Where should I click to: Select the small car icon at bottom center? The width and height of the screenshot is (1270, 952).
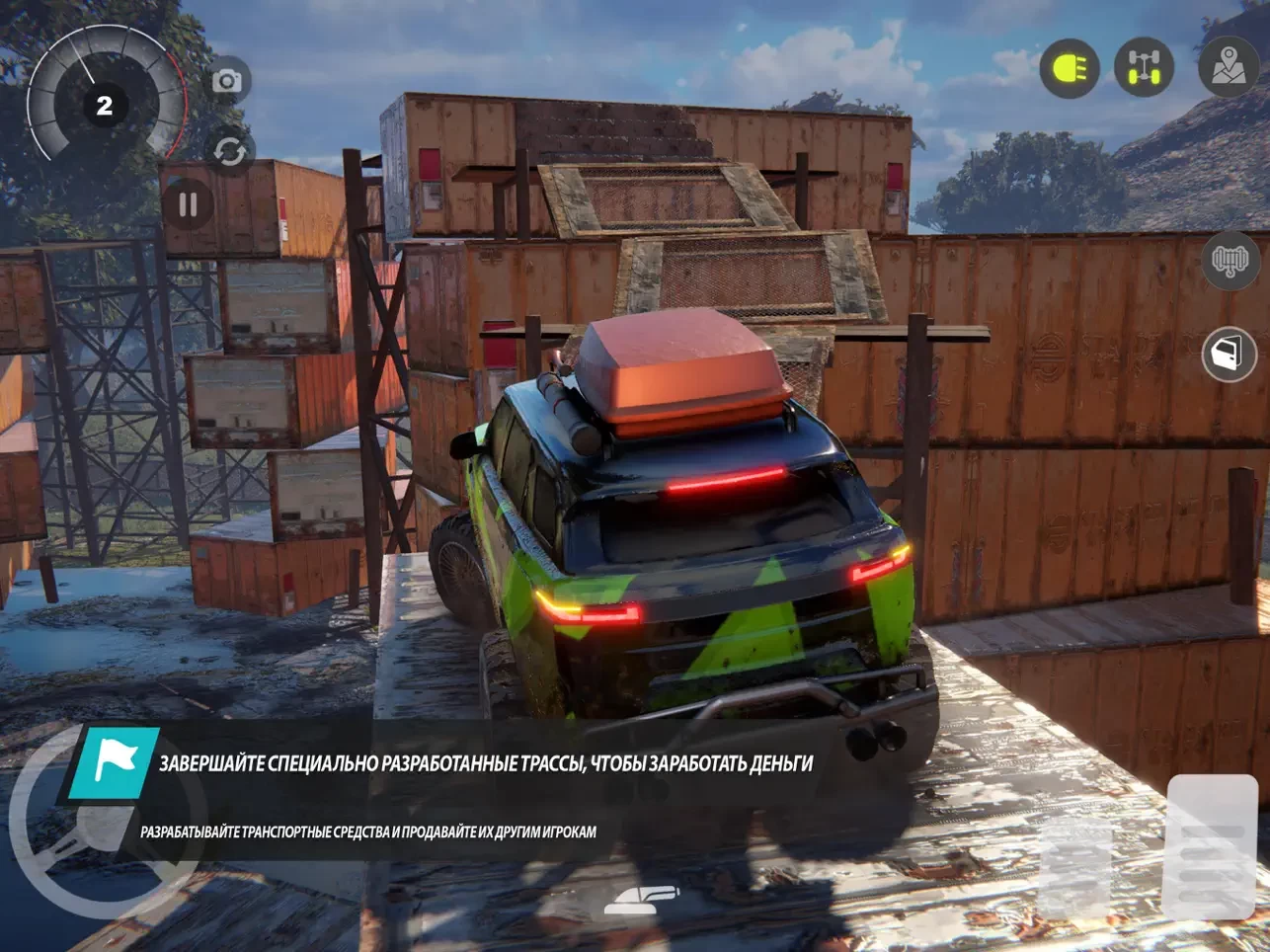[642, 897]
